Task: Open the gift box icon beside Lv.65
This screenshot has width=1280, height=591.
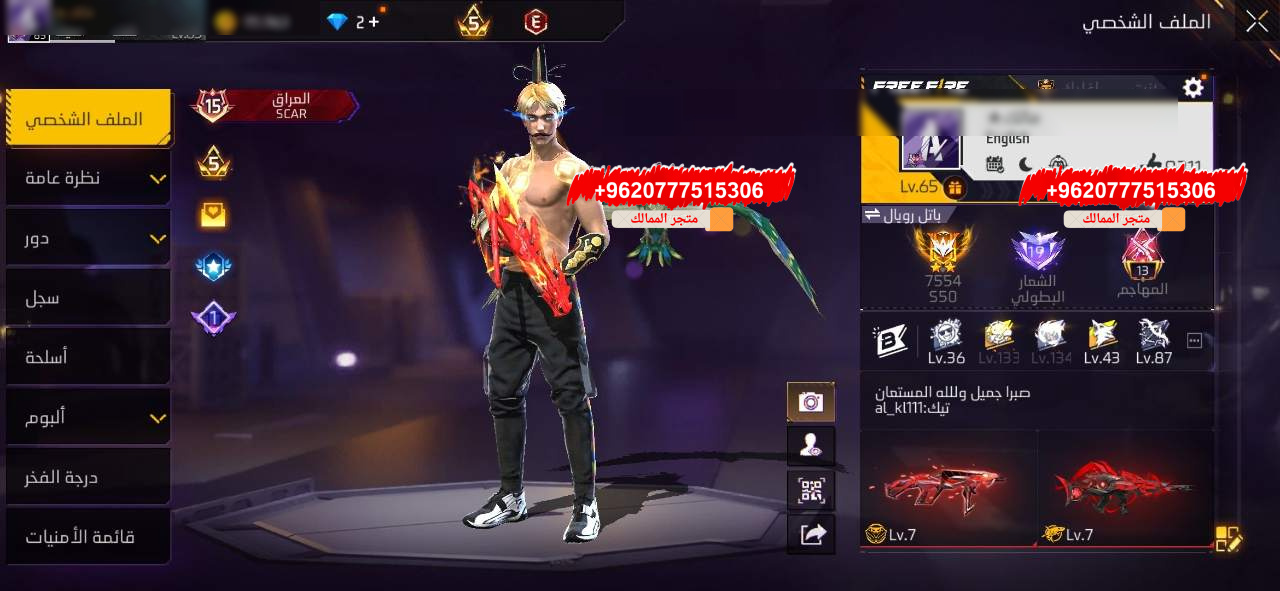Action: coord(955,187)
